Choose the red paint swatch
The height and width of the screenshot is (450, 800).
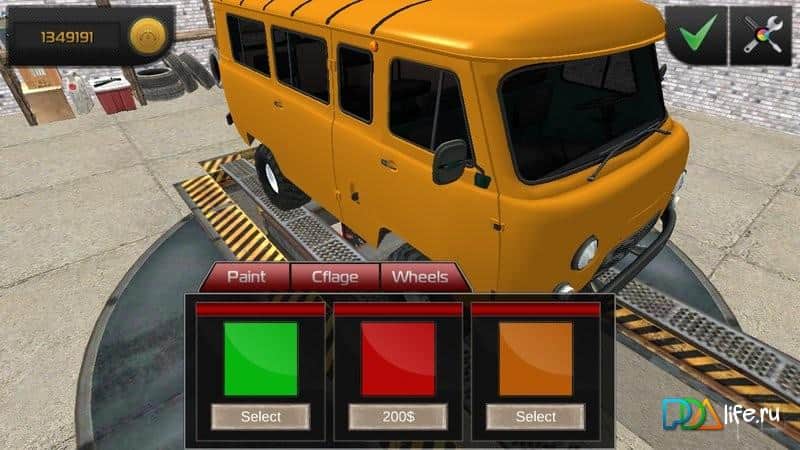398,358
